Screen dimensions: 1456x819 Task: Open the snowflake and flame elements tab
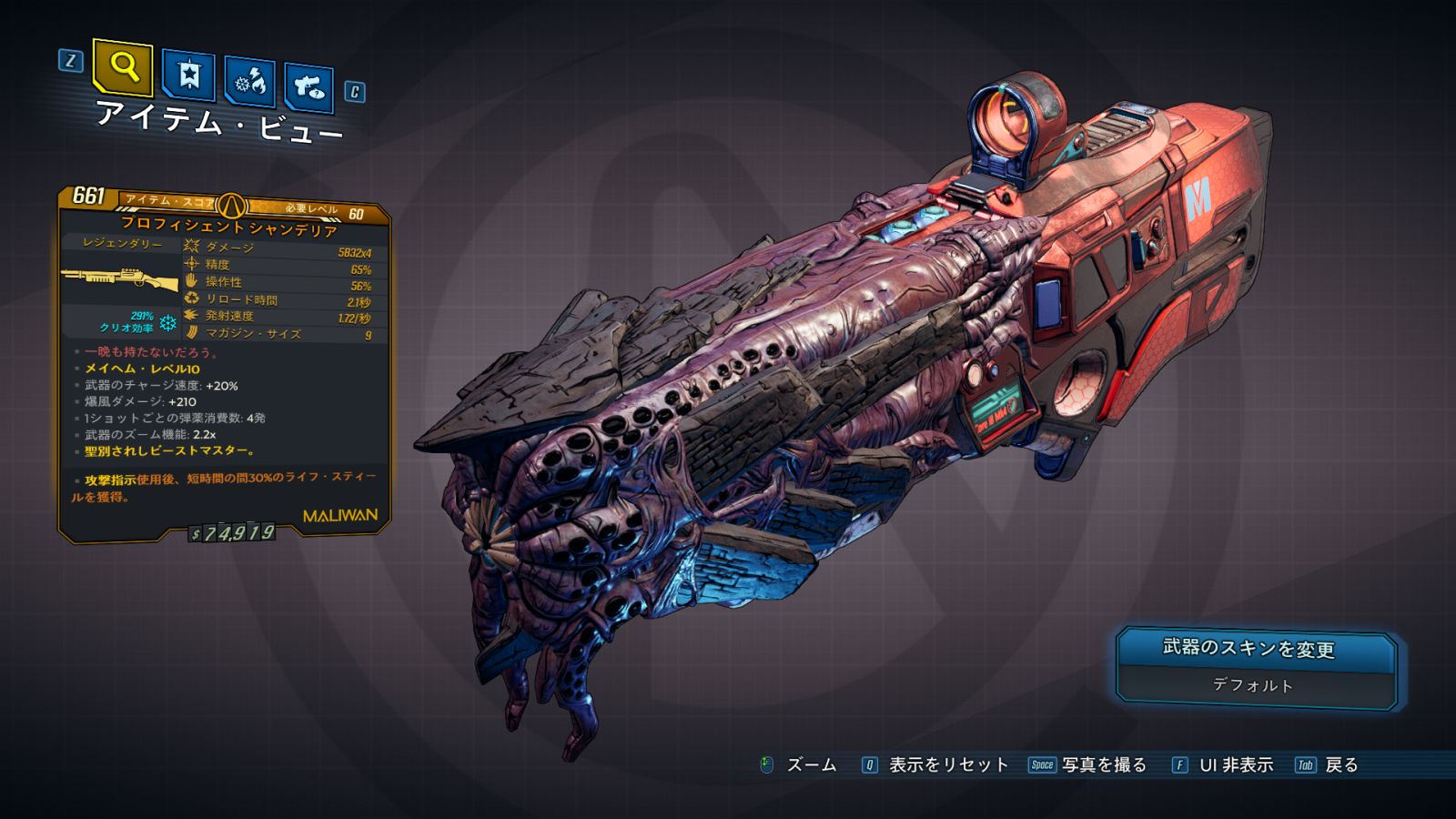pos(249,82)
